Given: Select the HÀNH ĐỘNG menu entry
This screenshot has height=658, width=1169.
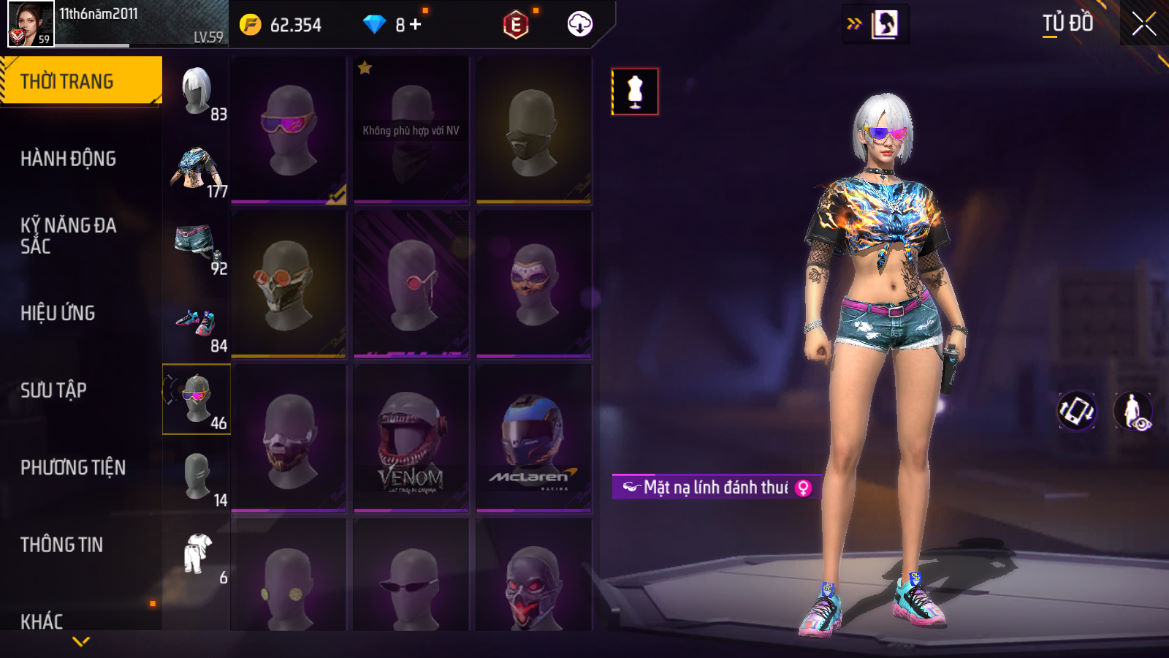Looking at the screenshot, I should (68, 158).
